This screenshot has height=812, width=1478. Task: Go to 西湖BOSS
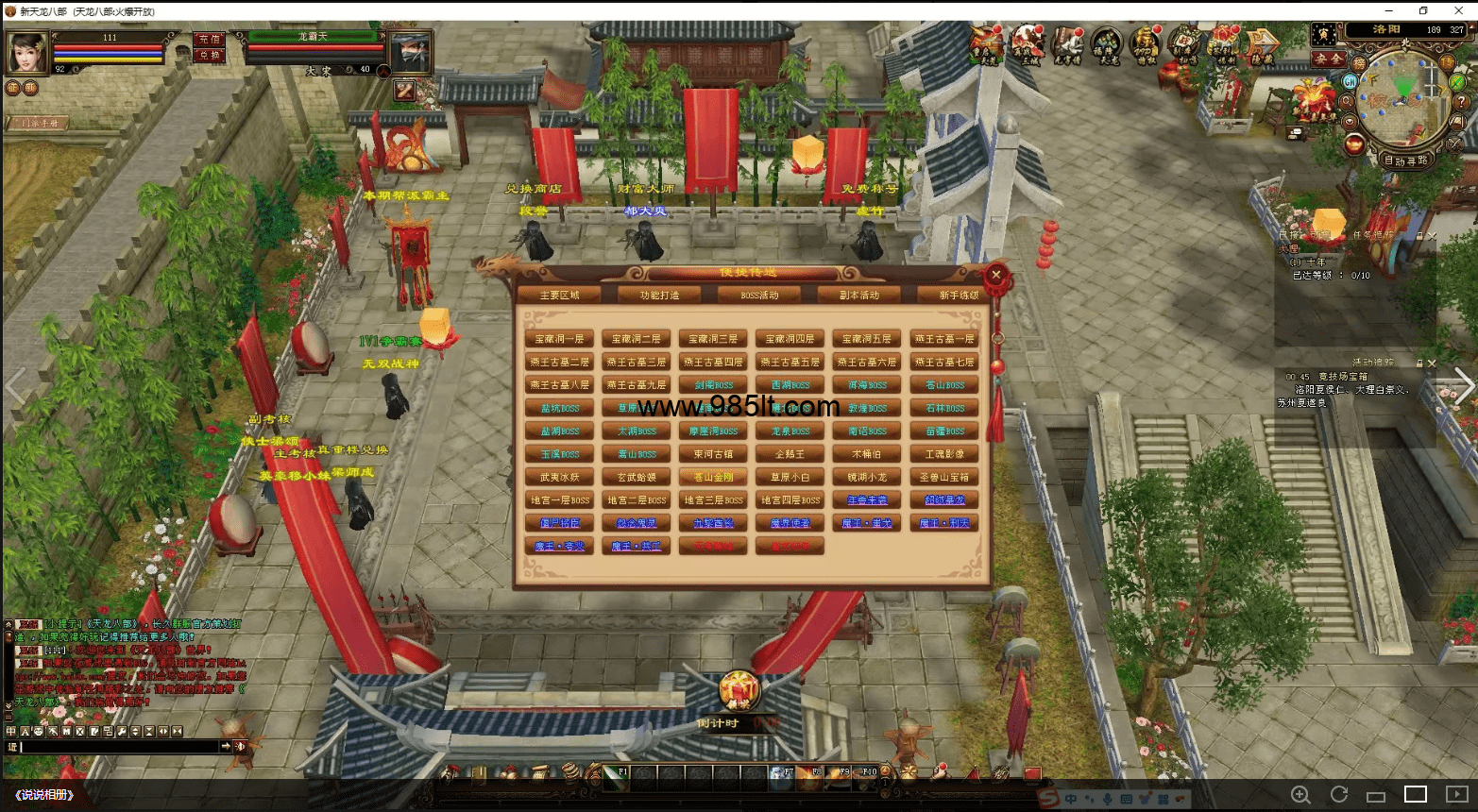pyautogui.click(x=790, y=385)
